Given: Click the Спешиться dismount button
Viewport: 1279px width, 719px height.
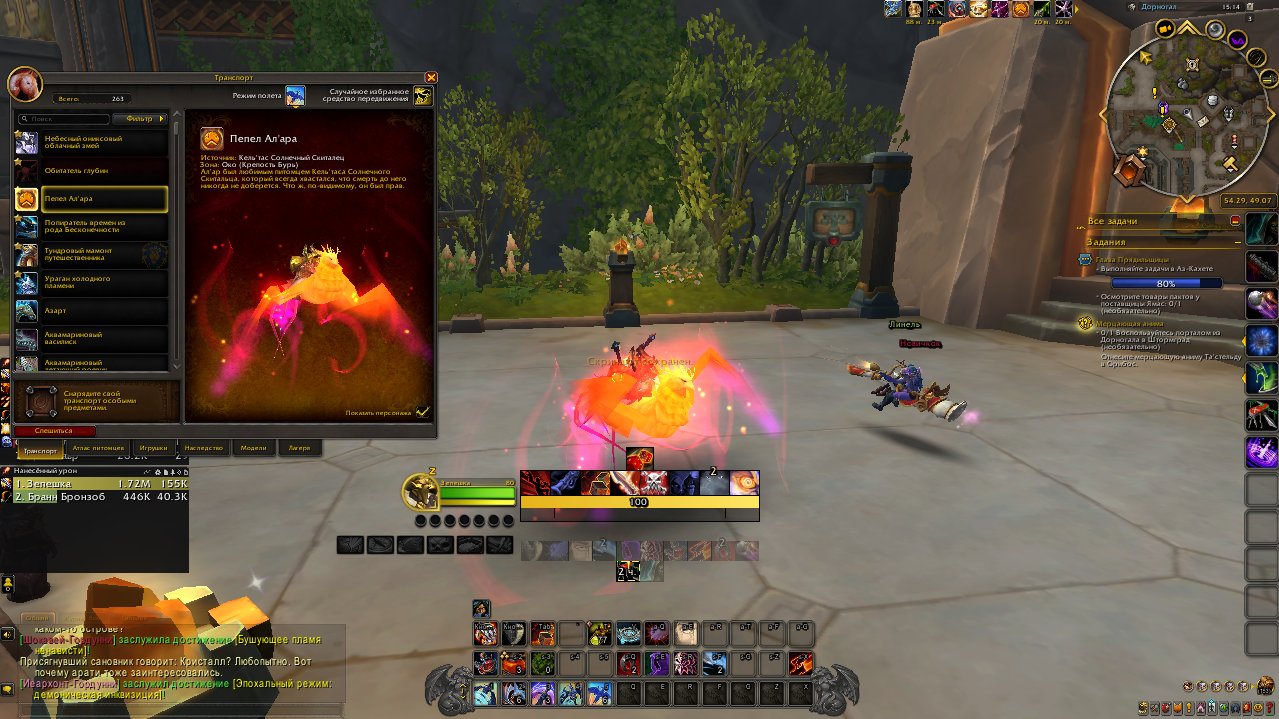Looking at the screenshot, I should pos(56,430).
